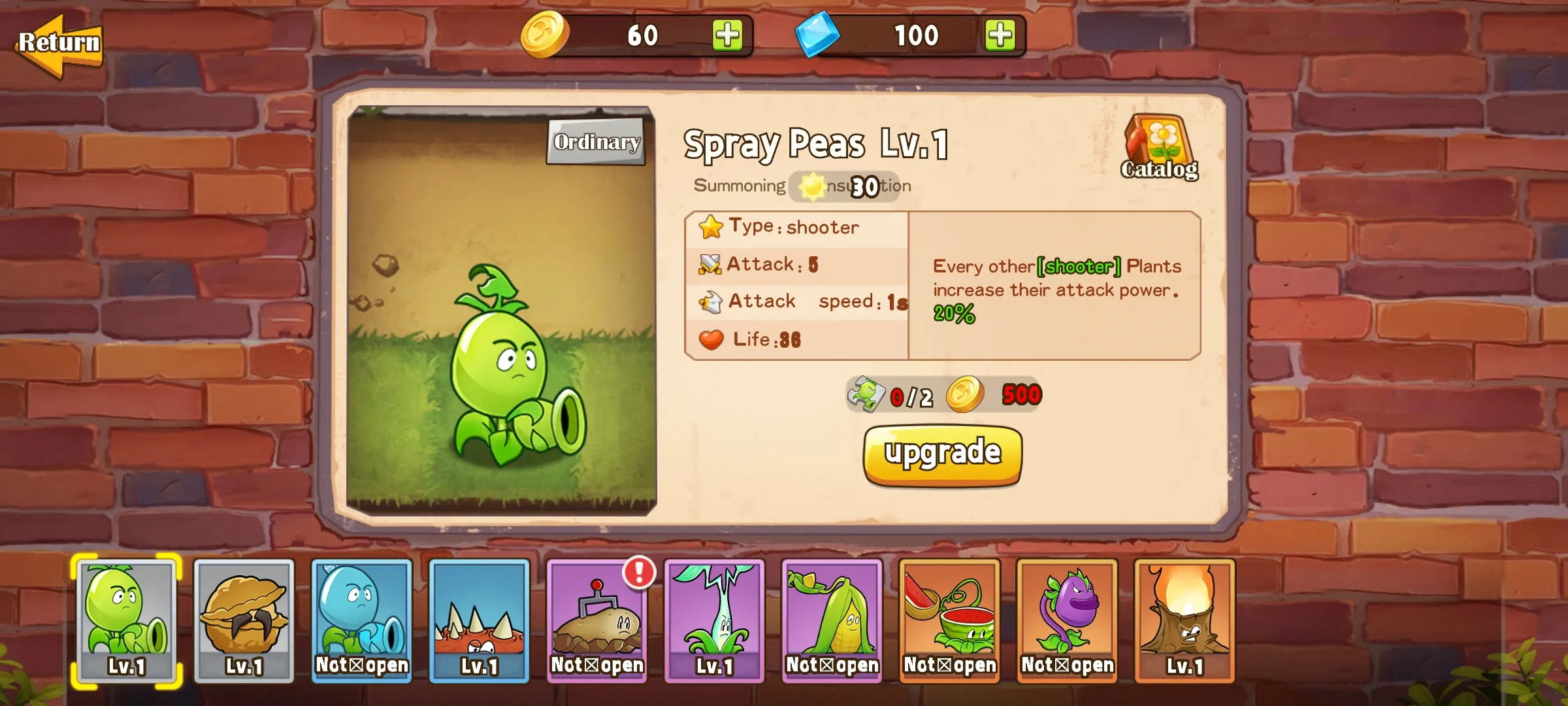Click the attack speed lightning icon

[x=712, y=301]
